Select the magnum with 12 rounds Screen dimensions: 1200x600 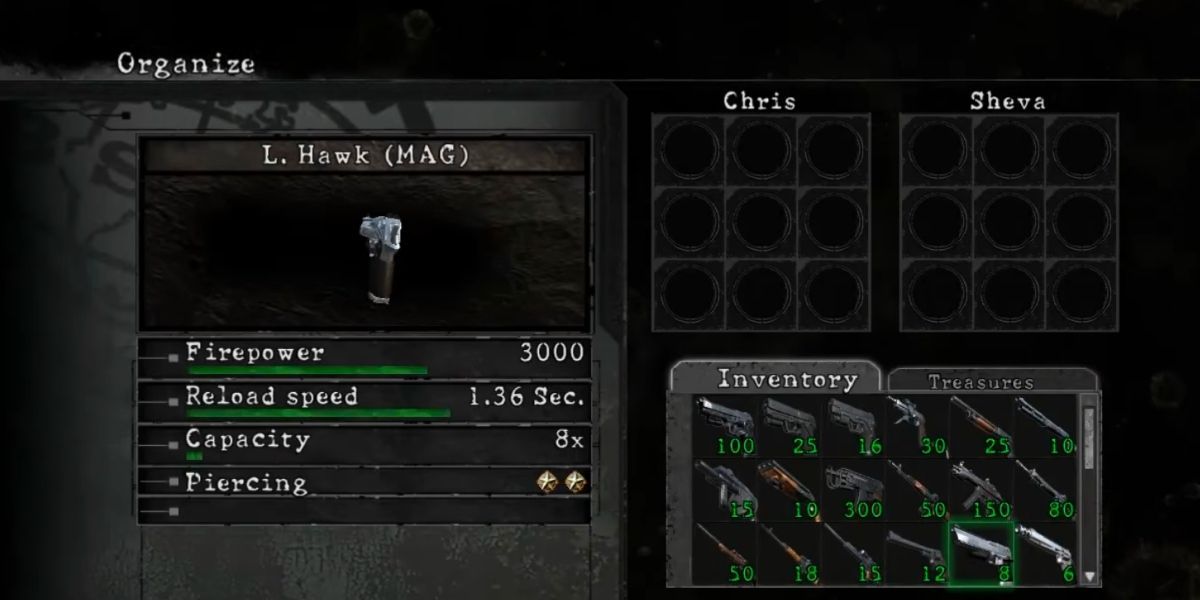click(916, 553)
